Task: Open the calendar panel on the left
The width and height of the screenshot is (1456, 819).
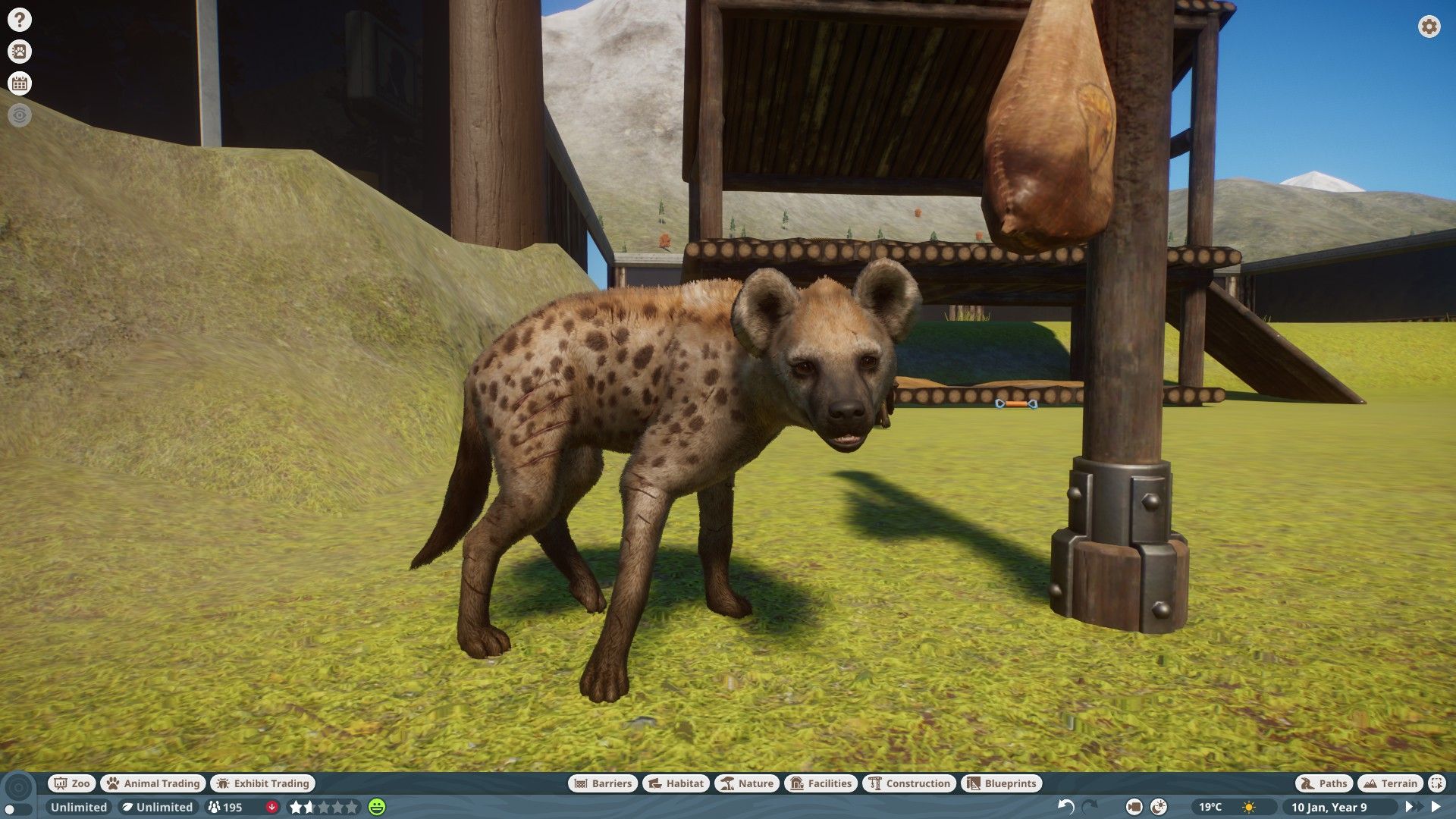Action: click(19, 83)
